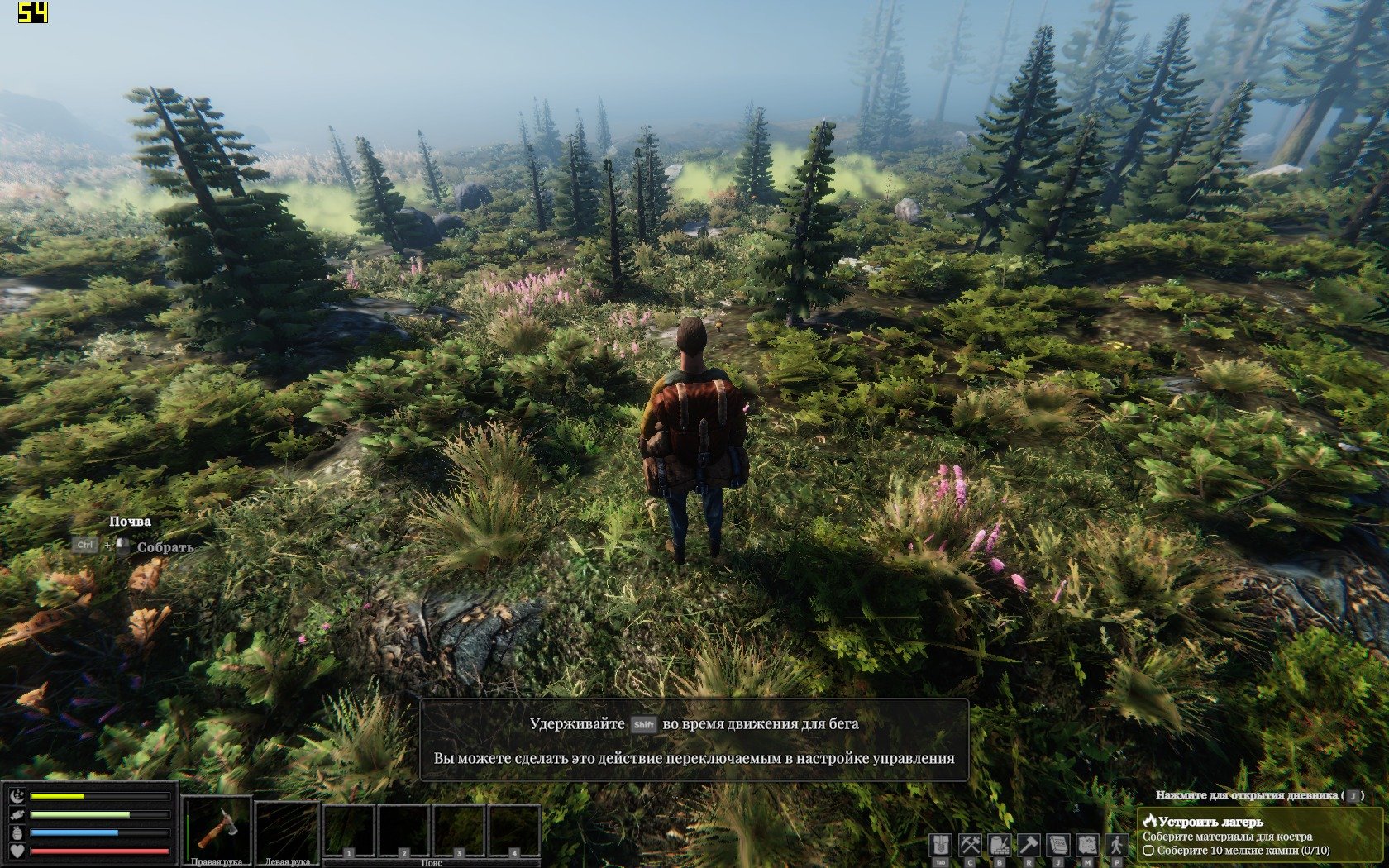Image resolution: width=1389 pixels, height=868 pixels.
Task: Click the empty left hand slot
Action: click(287, 828)
